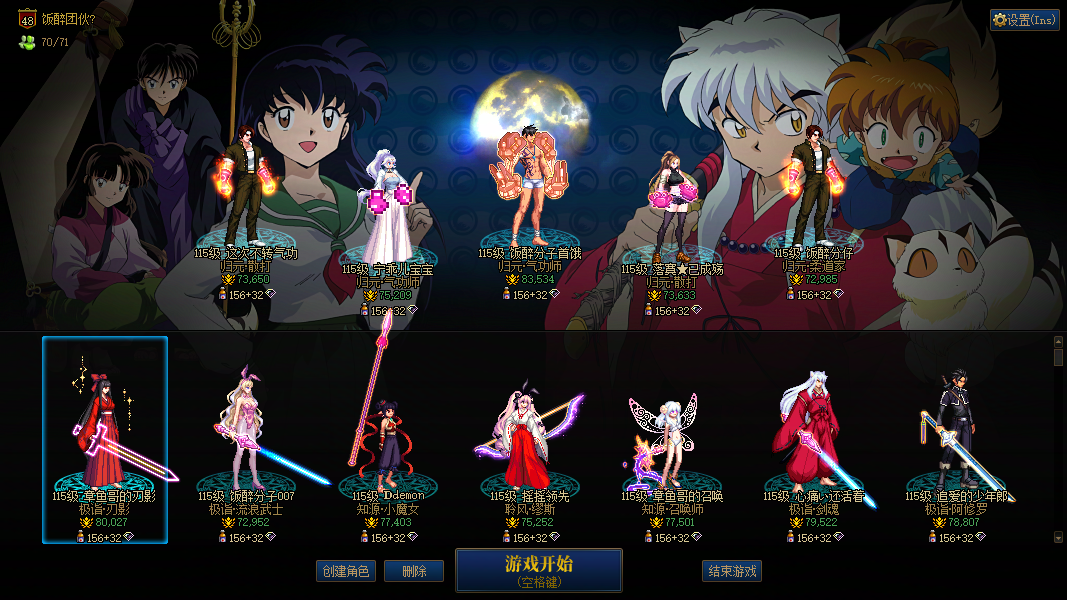Screen dimensions: 1067x600
Task: Open the 设置 settings button
Action: click(1024, 20)
